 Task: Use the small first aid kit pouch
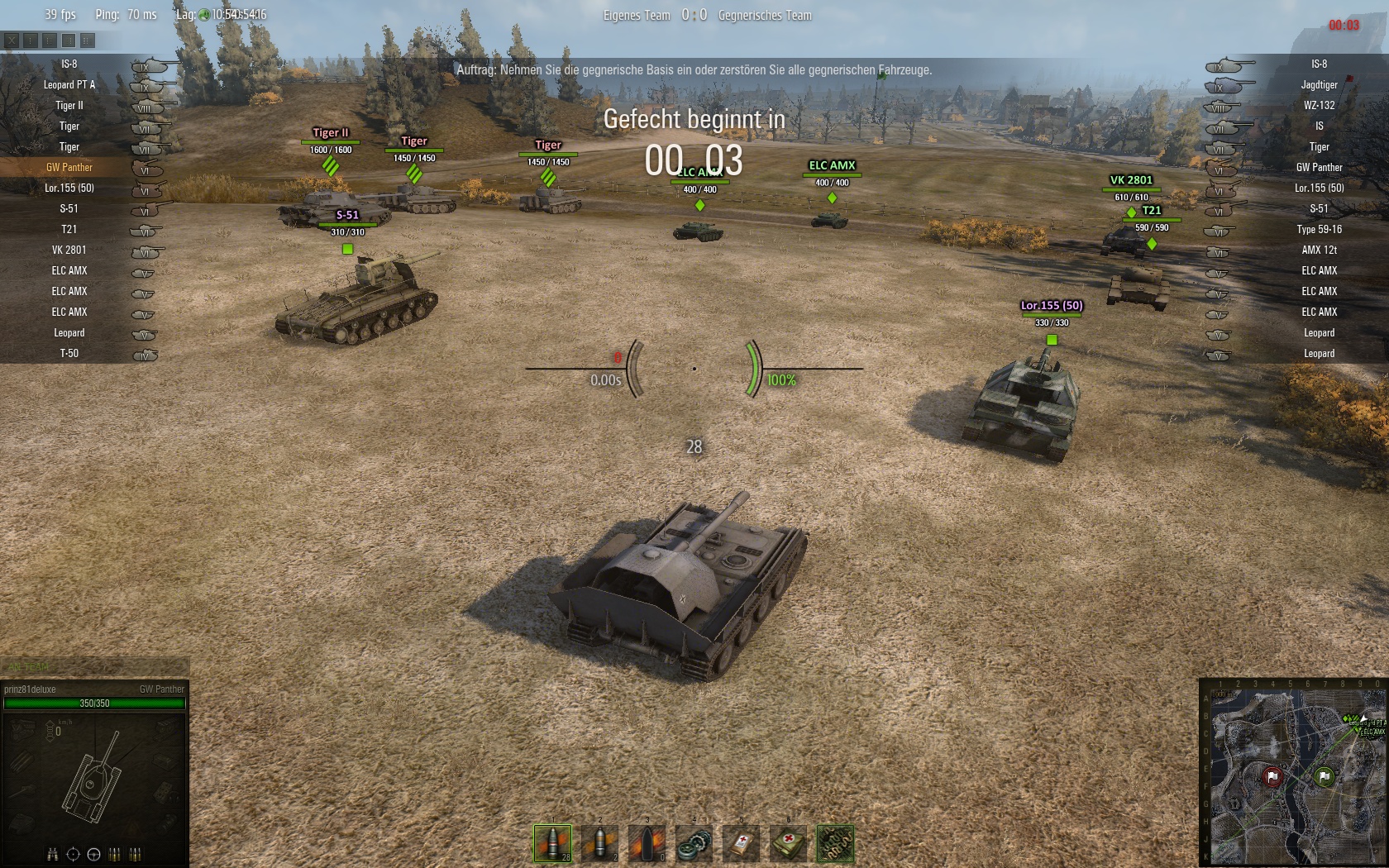[x=741, y=844]
